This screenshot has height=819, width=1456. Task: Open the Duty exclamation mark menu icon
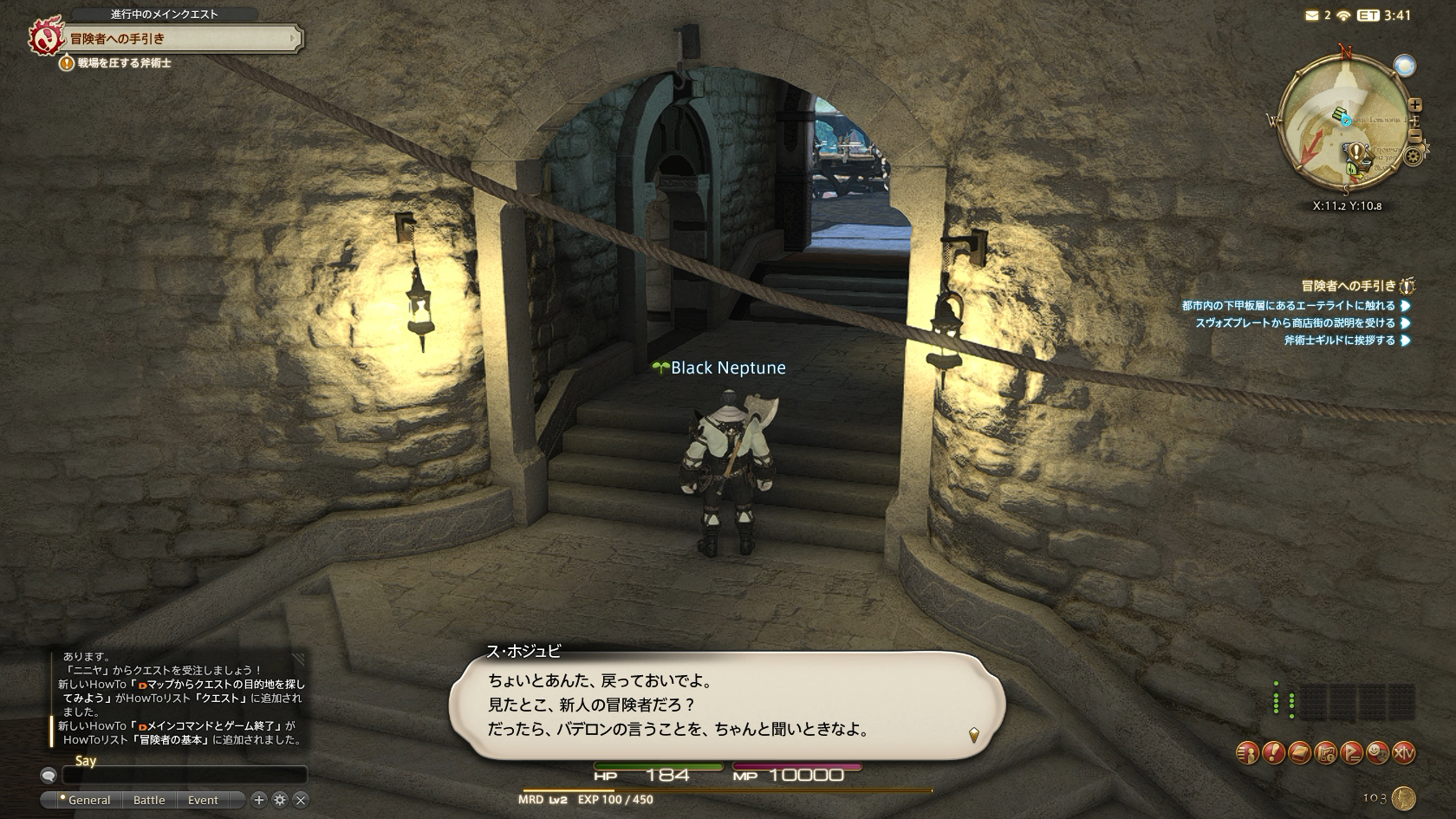pos(1272,753)
